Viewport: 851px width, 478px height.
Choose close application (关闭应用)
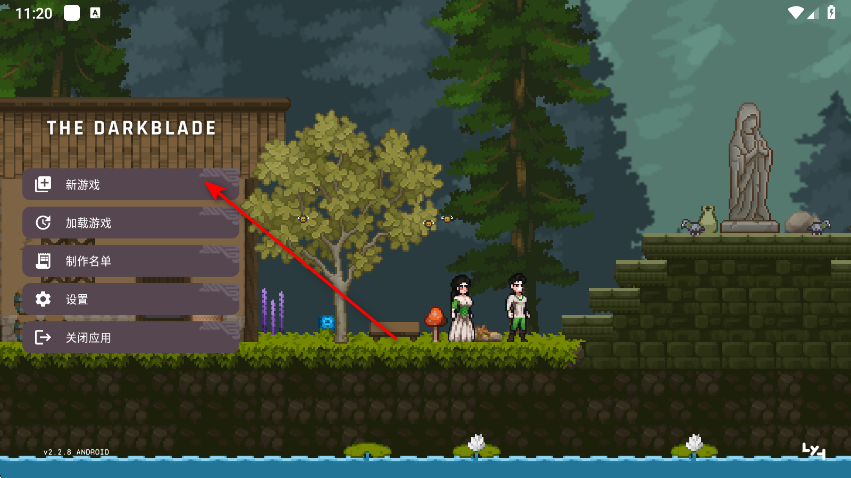coord(130,337)
